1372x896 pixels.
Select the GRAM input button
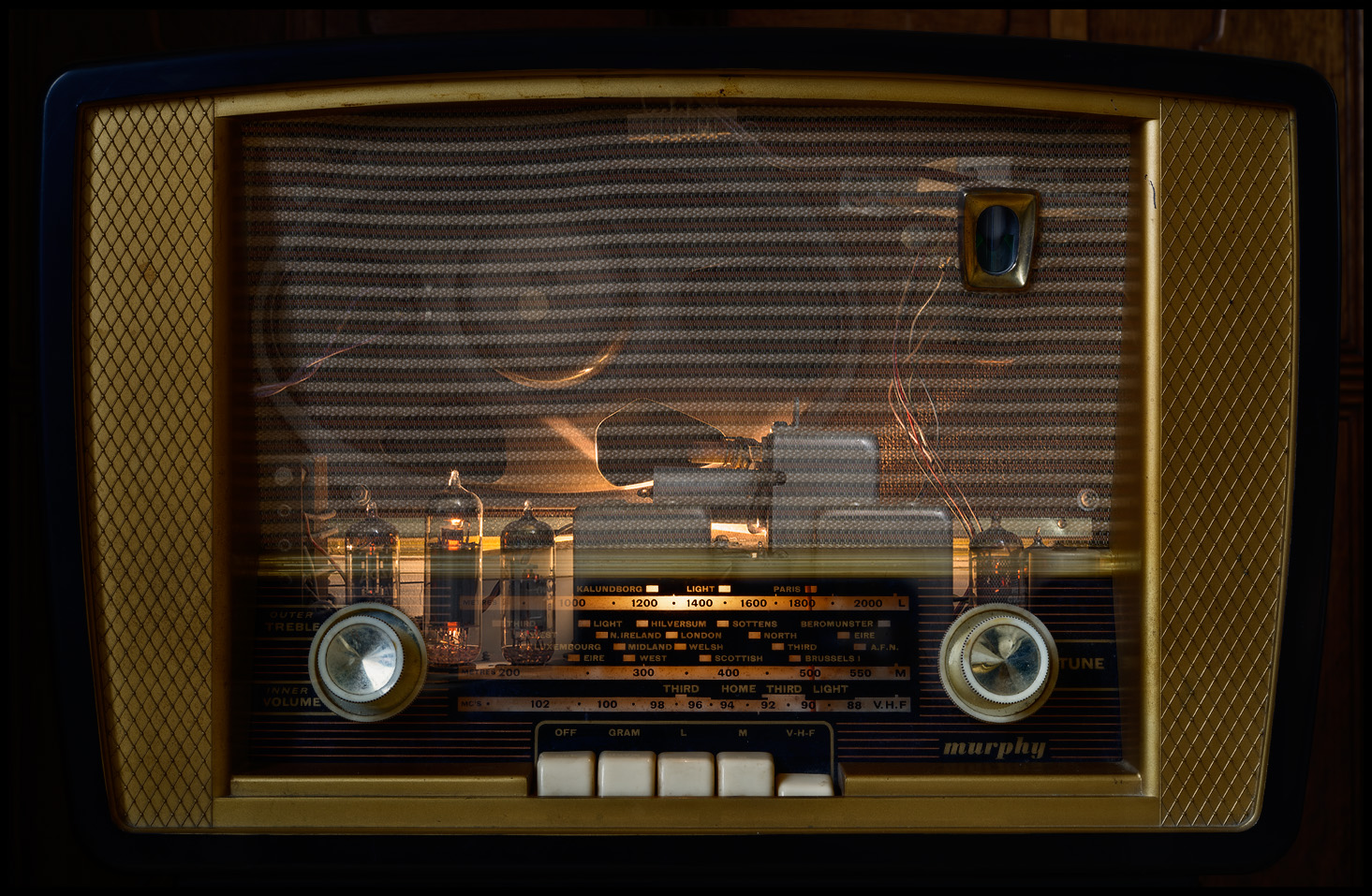pyautogui.click(x=626, y=773)
